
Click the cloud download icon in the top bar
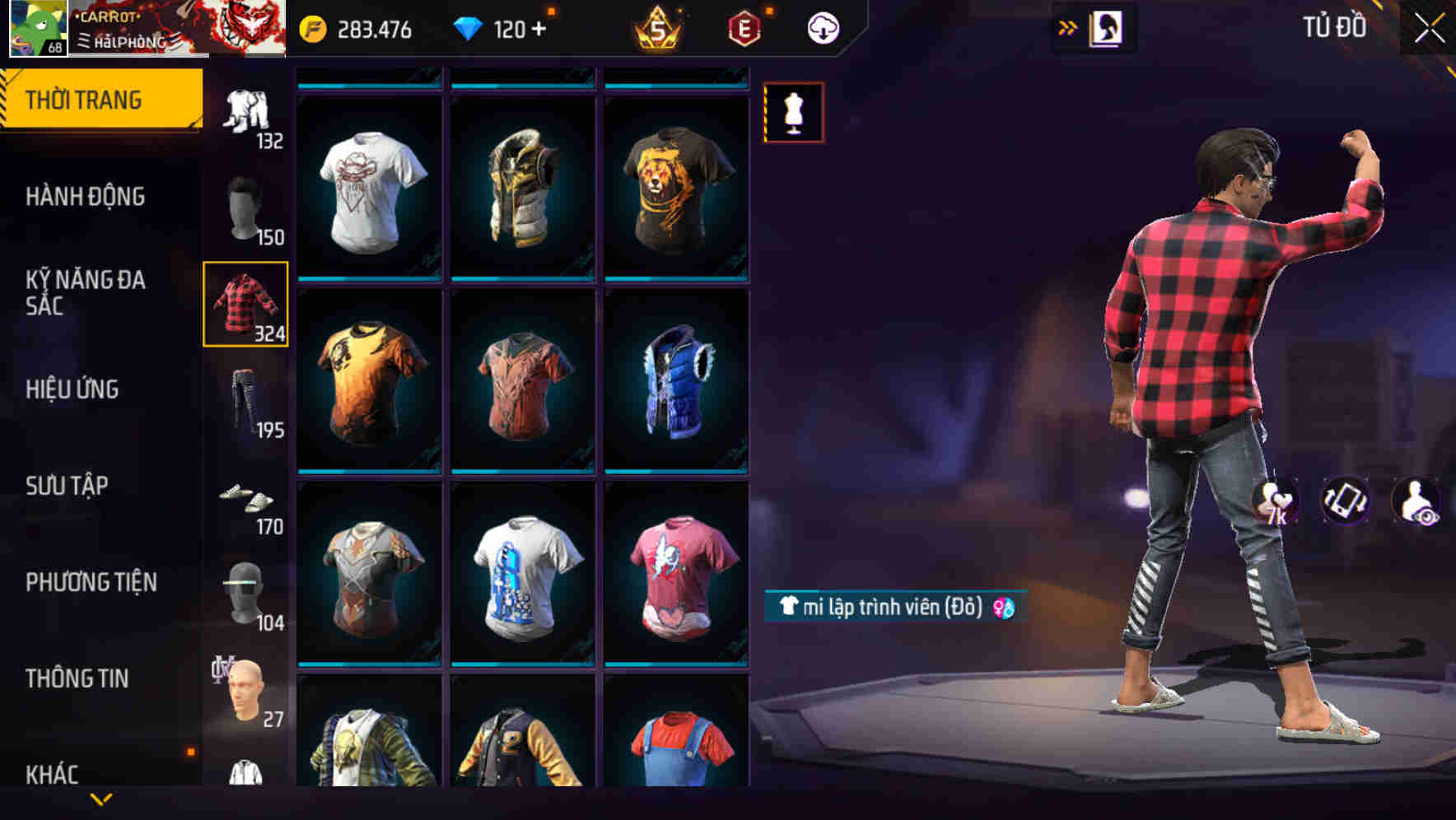click(824, 27)
